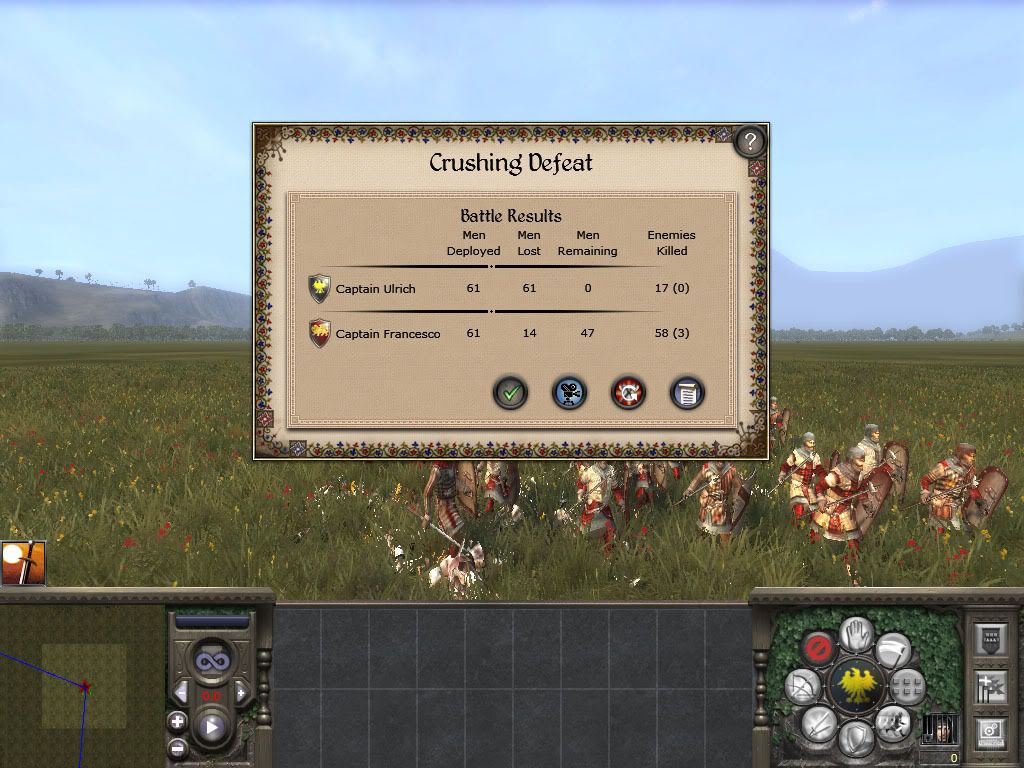
Task: Toggle the infinity battle timer button
Action: (x=211, y=661)
